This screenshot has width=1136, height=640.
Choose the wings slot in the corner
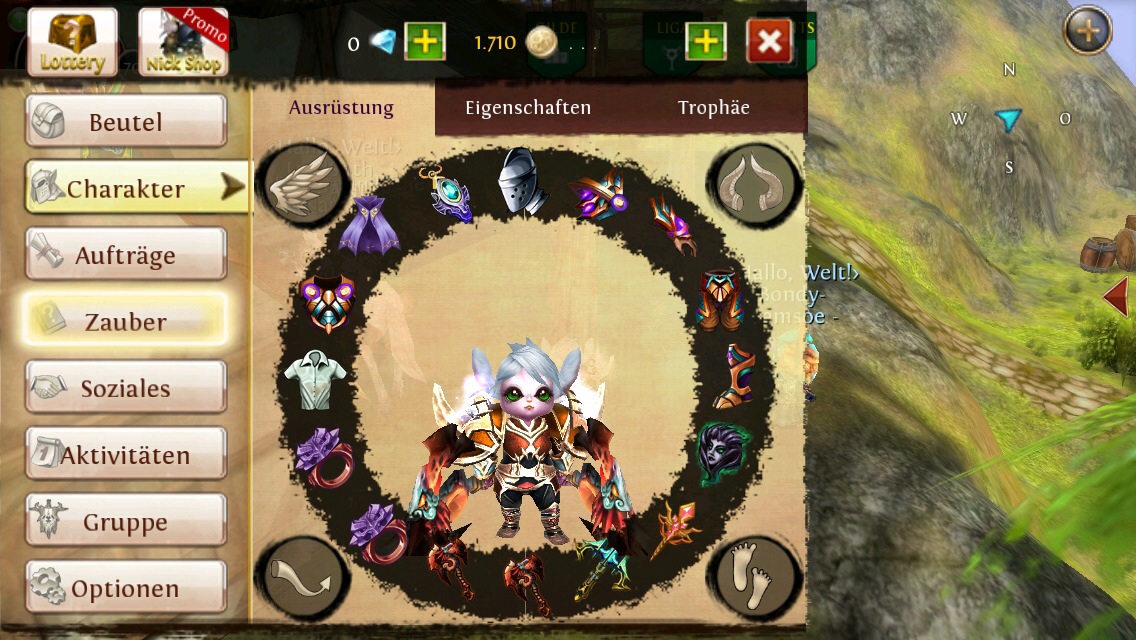coord(303,184)
